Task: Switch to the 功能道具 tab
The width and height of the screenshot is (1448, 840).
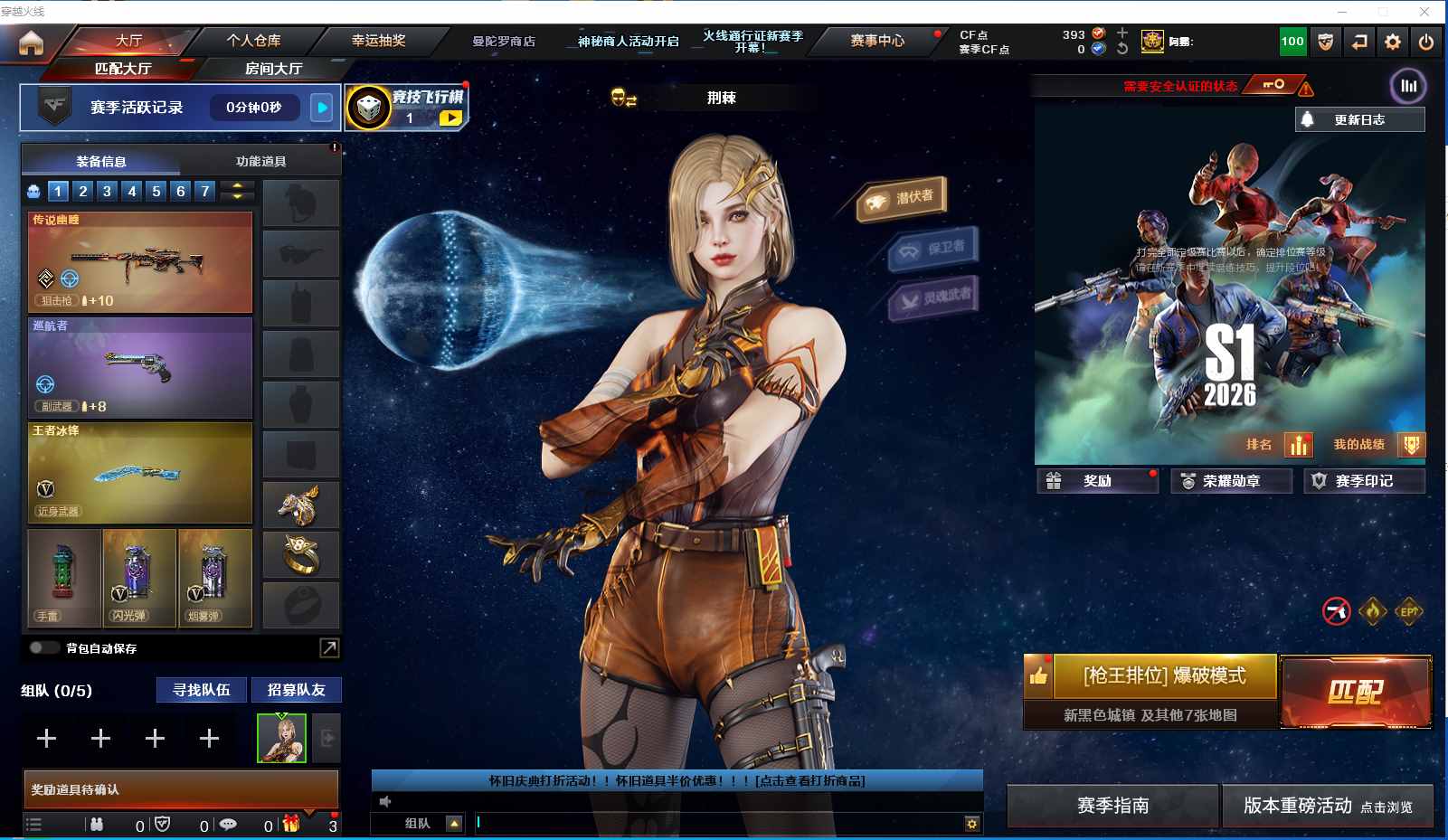Action: (260, 161)
